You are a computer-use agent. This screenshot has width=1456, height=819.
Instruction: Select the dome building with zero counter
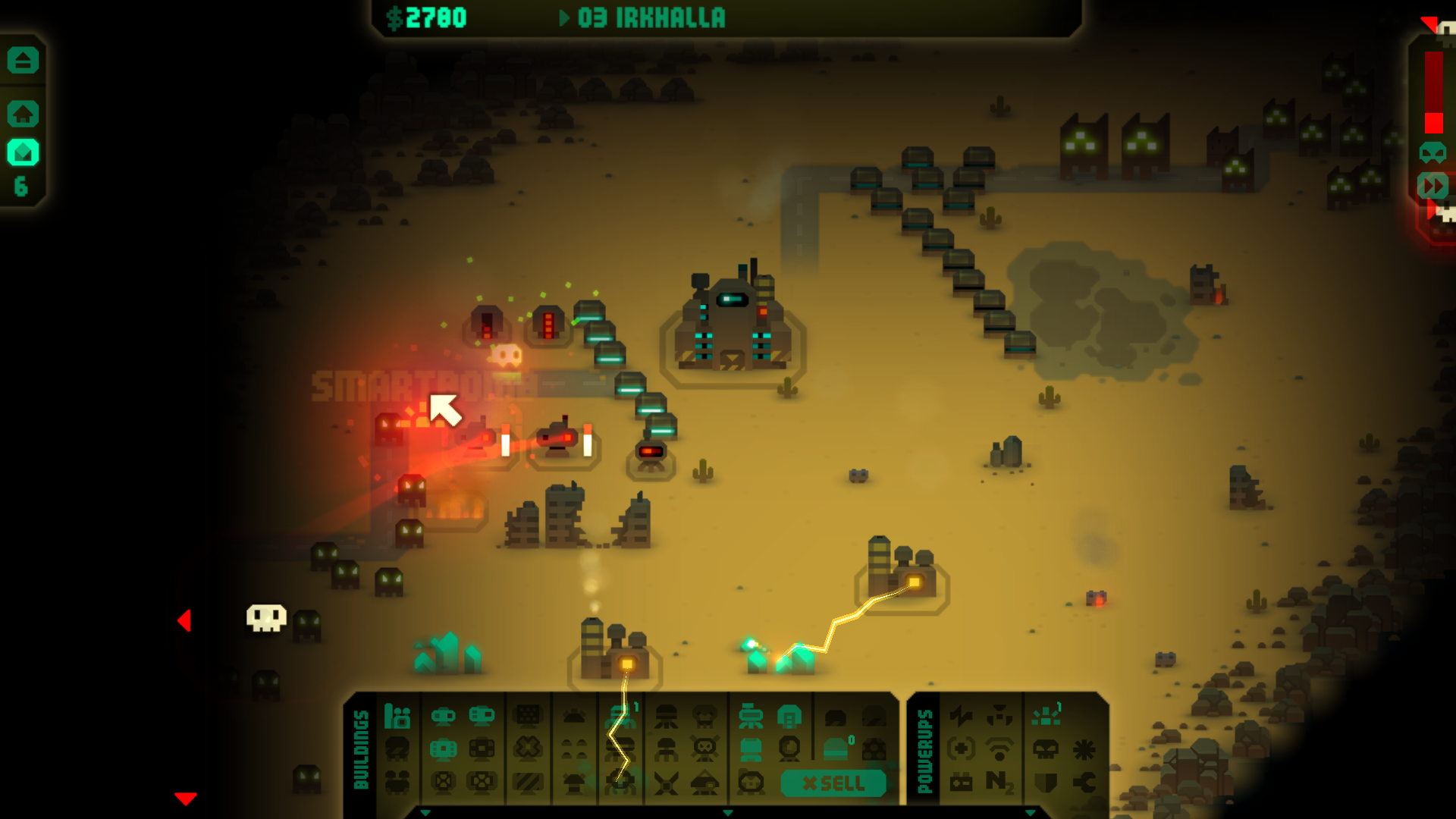tap(836, 748)
